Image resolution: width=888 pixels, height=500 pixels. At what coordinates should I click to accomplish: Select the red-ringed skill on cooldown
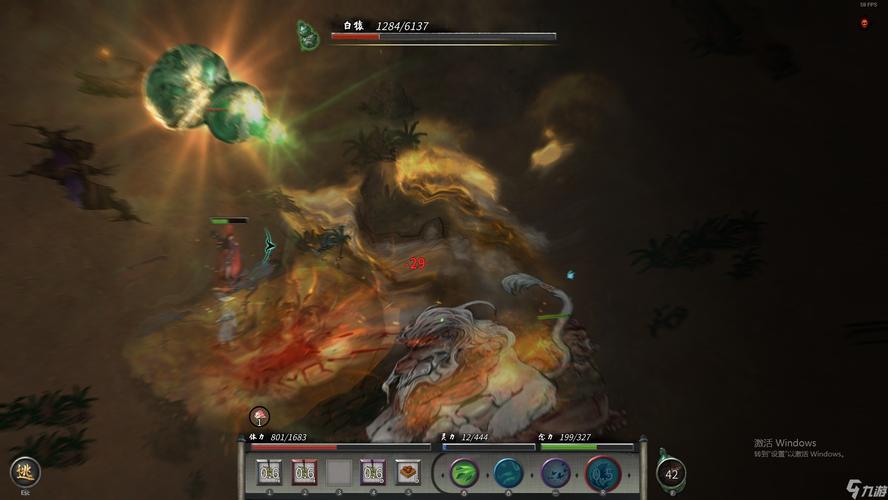click(x=602, y=472)
